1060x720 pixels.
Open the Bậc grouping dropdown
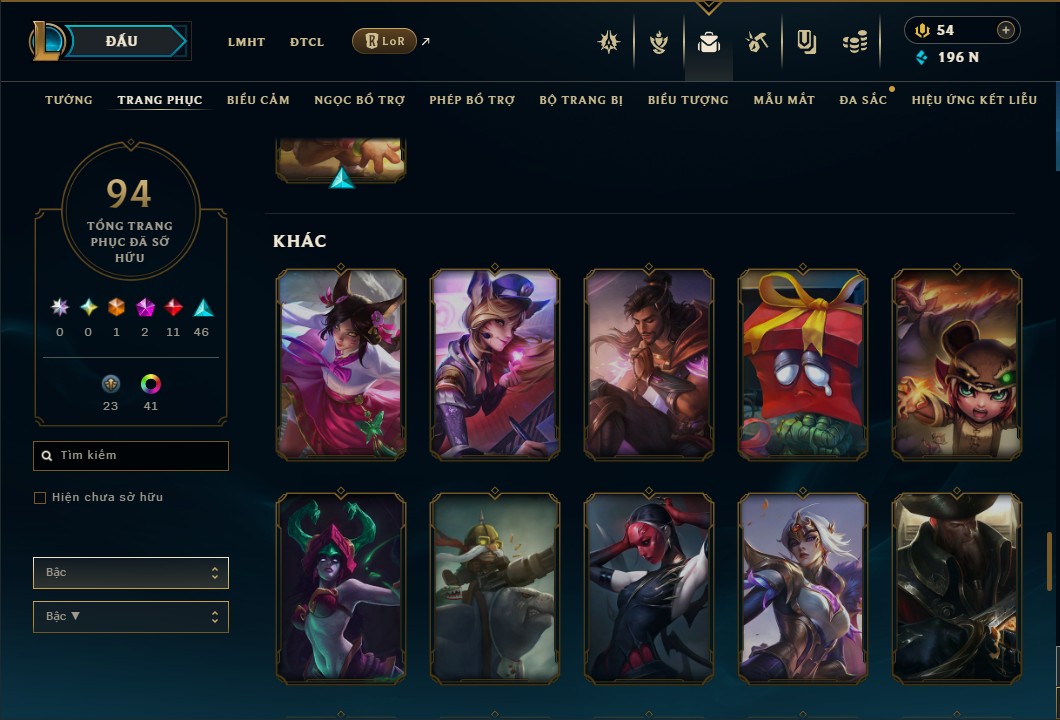[131, 573]
